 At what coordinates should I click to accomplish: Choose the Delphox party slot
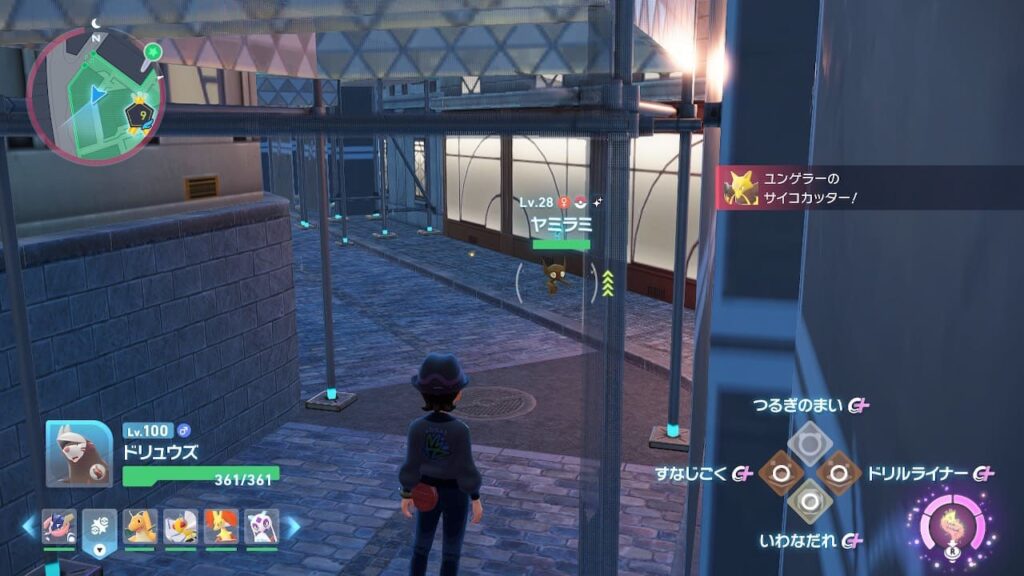[x=221, y=526]
